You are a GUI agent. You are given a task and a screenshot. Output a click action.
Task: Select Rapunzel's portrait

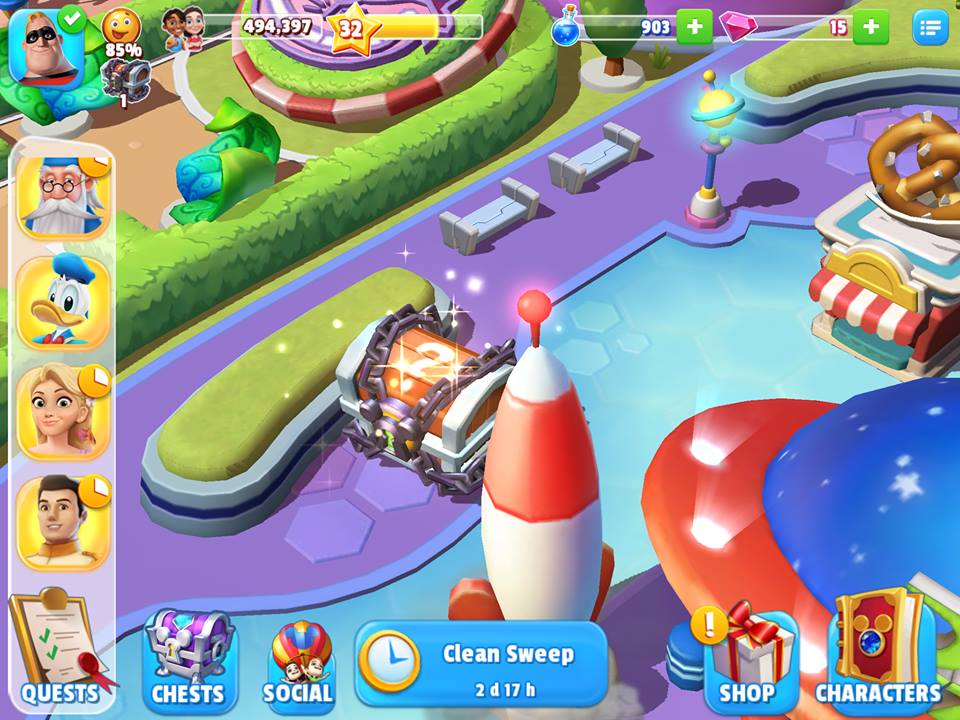[62, 413]
